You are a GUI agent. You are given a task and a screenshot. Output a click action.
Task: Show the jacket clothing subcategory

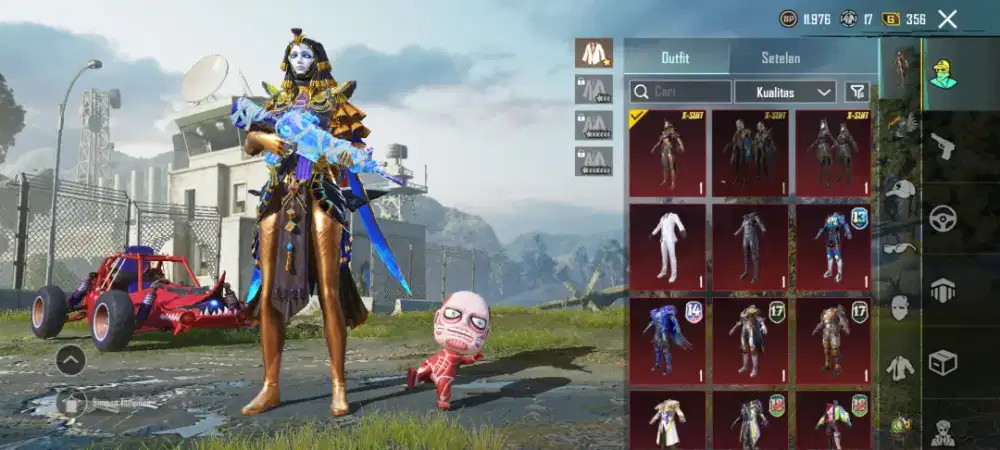click(x=901, y=367)
